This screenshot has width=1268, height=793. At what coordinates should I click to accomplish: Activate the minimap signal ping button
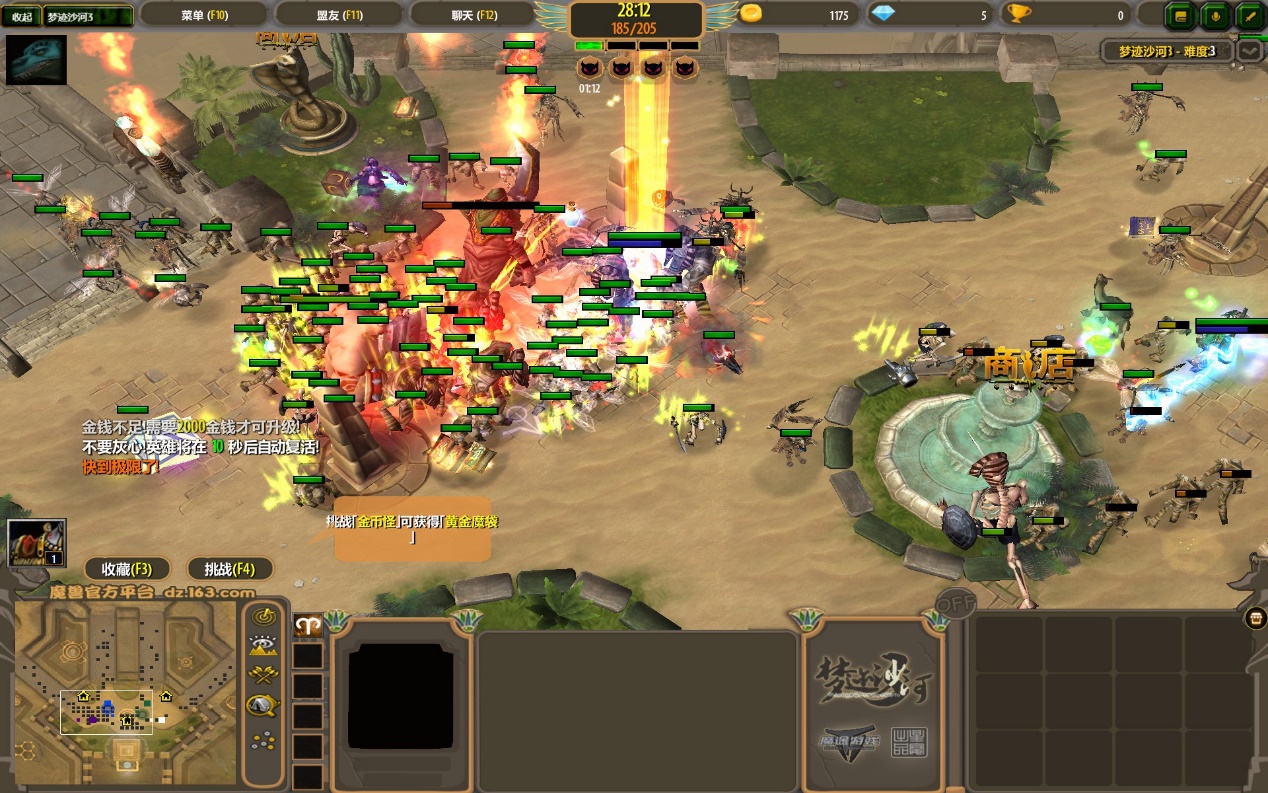coord(263,616)
